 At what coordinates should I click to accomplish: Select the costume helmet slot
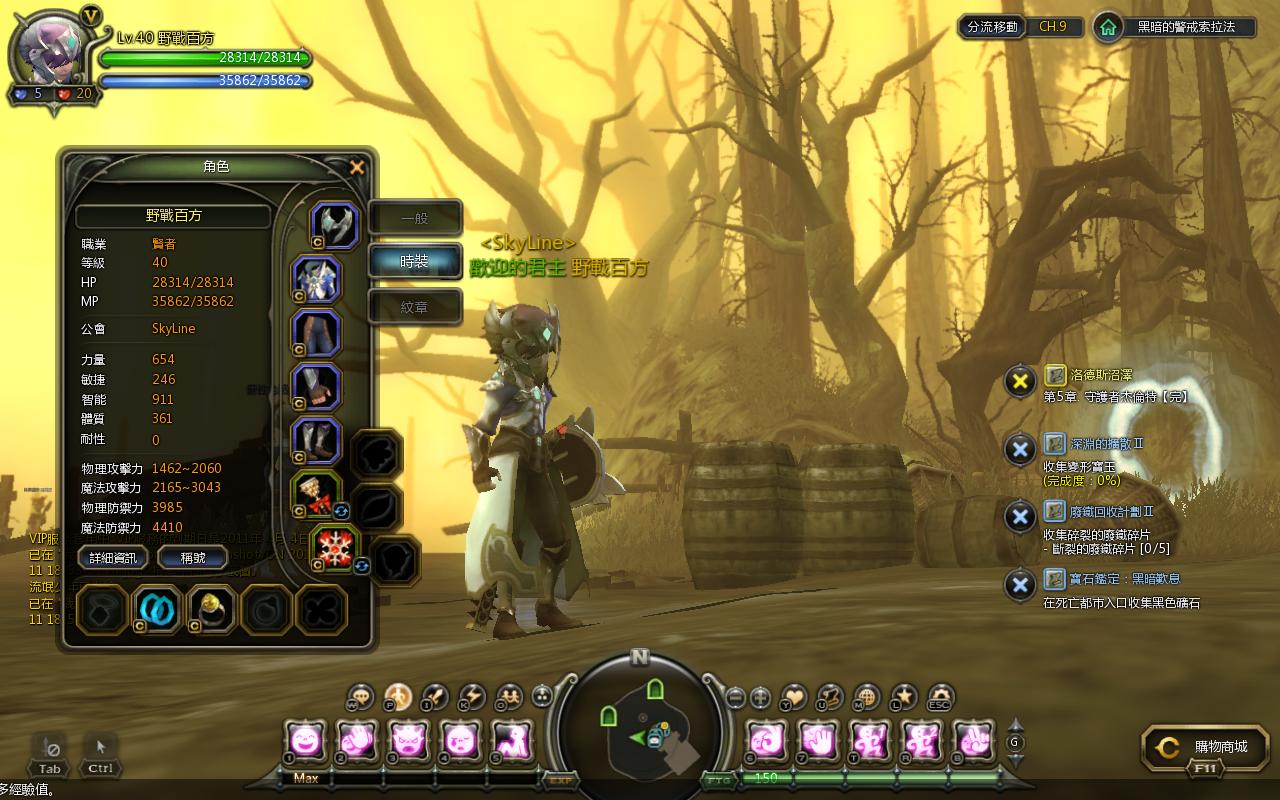(334, 225)
